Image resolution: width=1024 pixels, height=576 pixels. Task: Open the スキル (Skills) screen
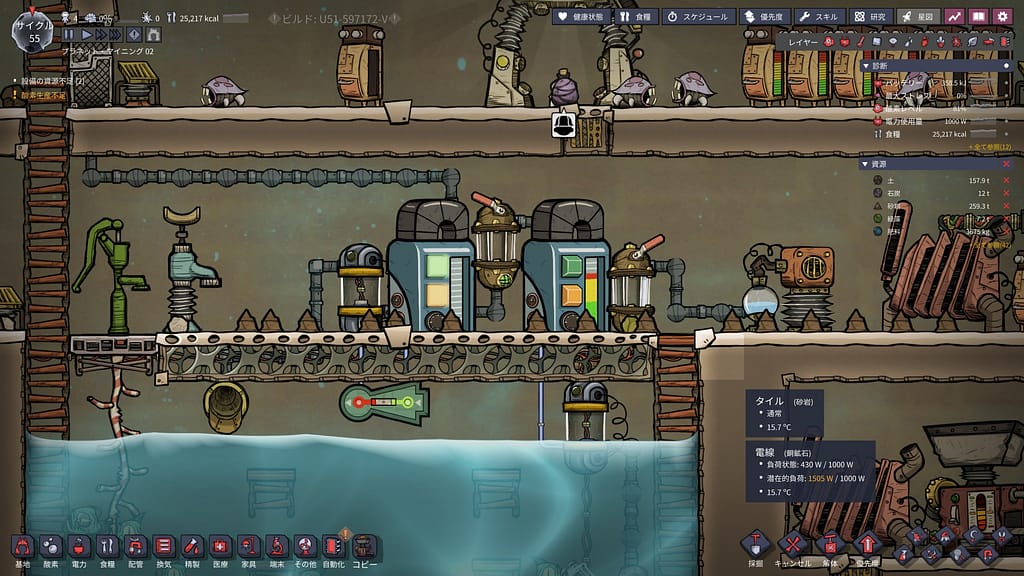coord(820,16)
